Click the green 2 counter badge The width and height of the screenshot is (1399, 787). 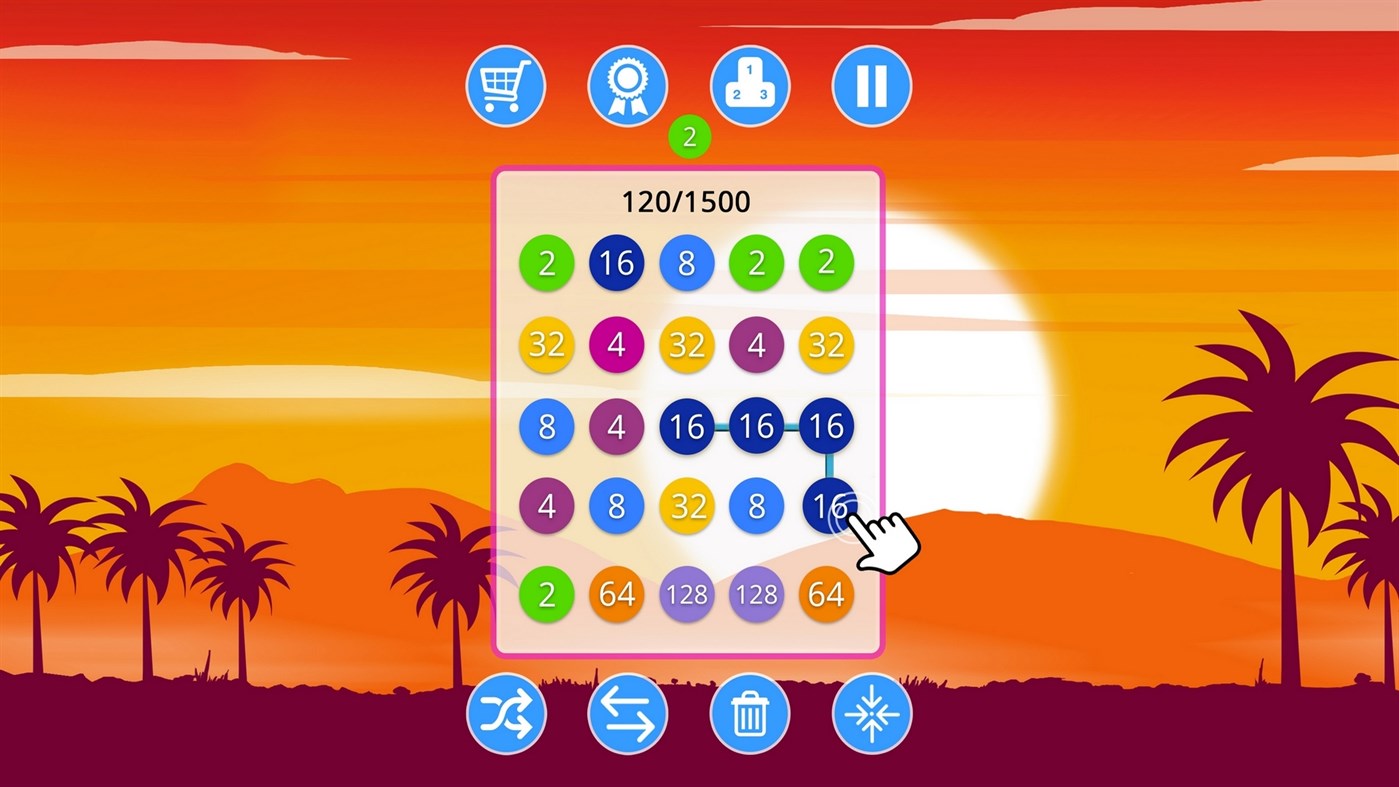[x=688, y=137]
